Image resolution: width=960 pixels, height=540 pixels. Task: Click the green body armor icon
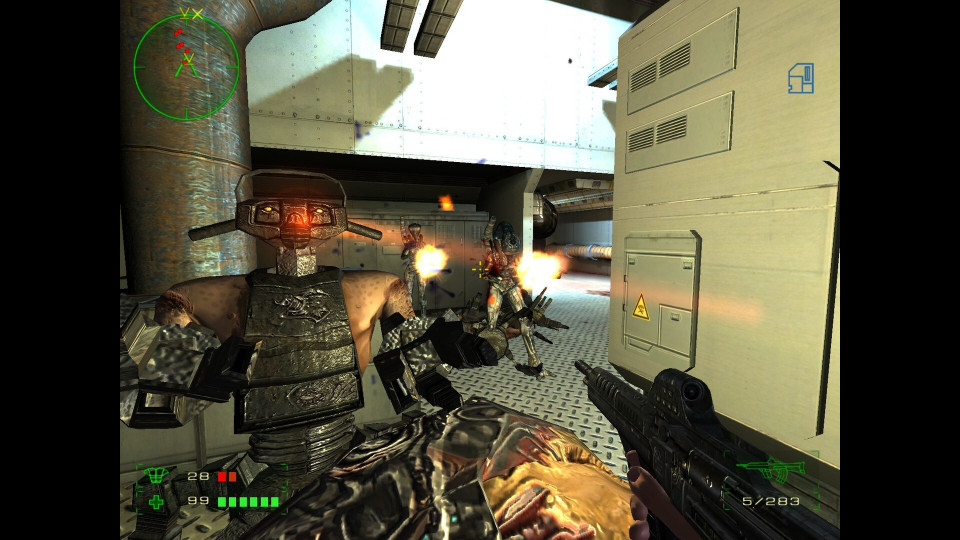point(155,476)
